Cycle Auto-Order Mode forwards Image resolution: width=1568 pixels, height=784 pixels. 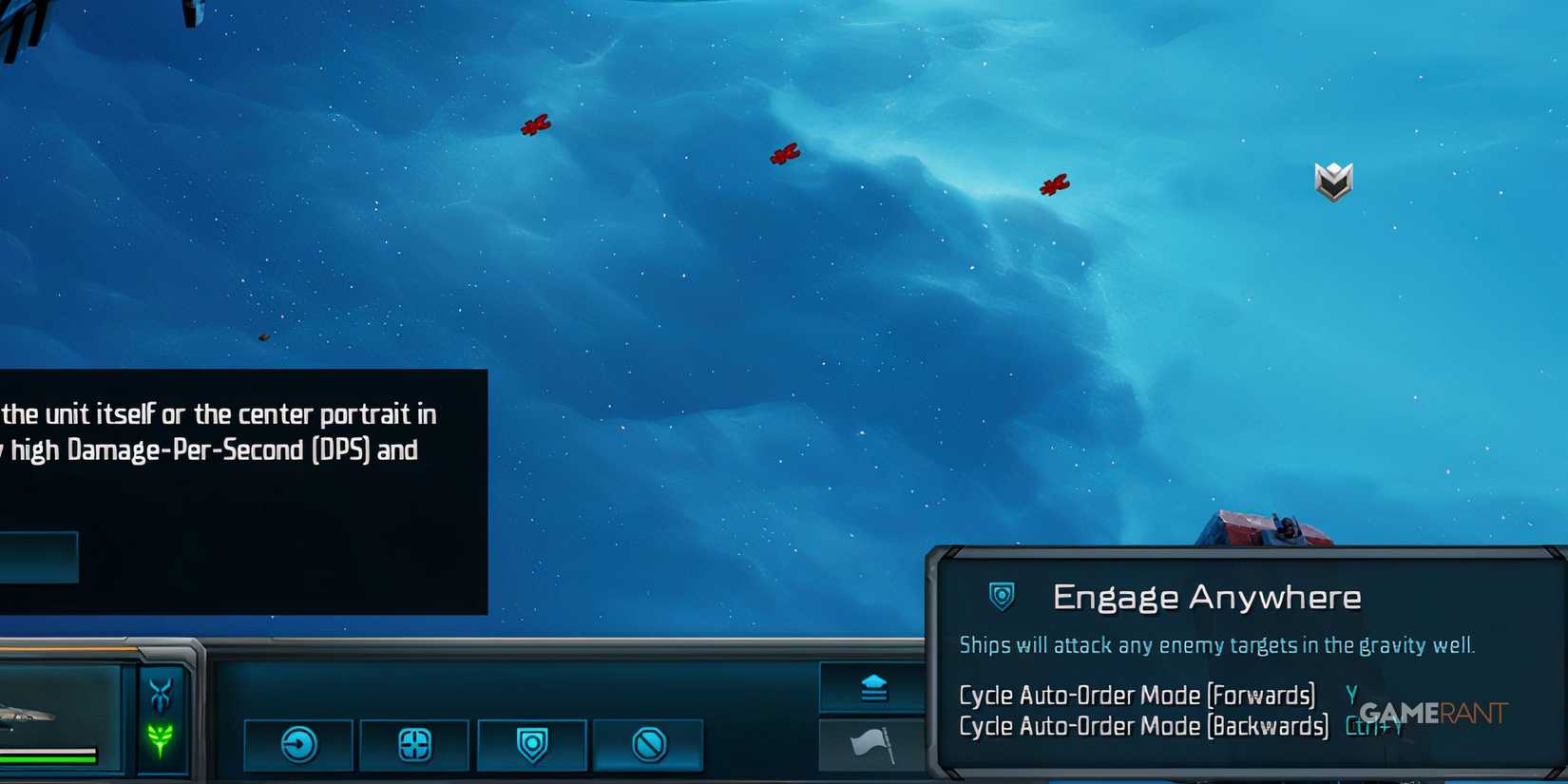[x=1137, y=695]
